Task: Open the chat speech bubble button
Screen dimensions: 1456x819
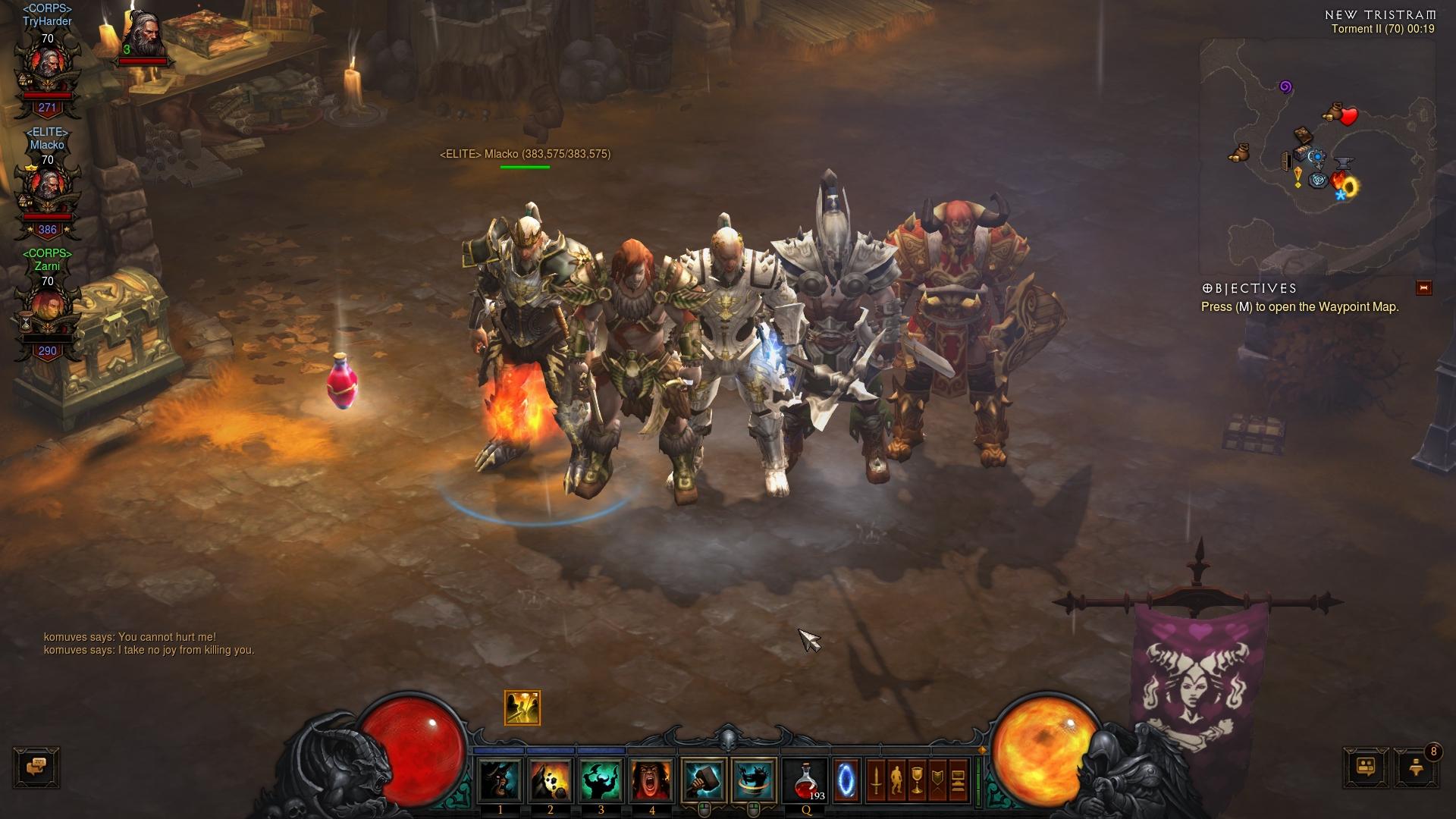Action: tap(36, 767)
